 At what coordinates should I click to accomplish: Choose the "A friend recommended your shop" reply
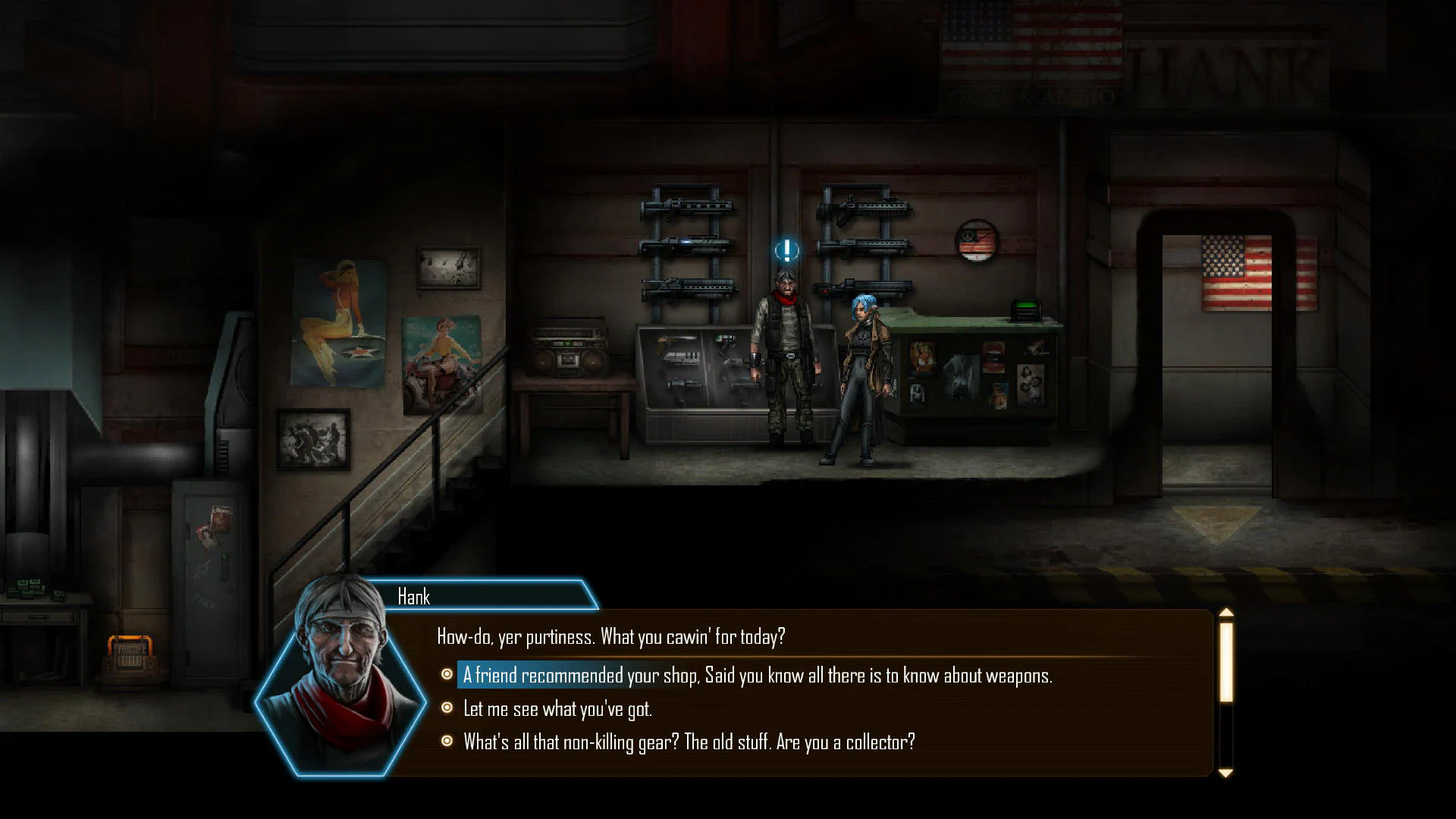pos(757,675)
